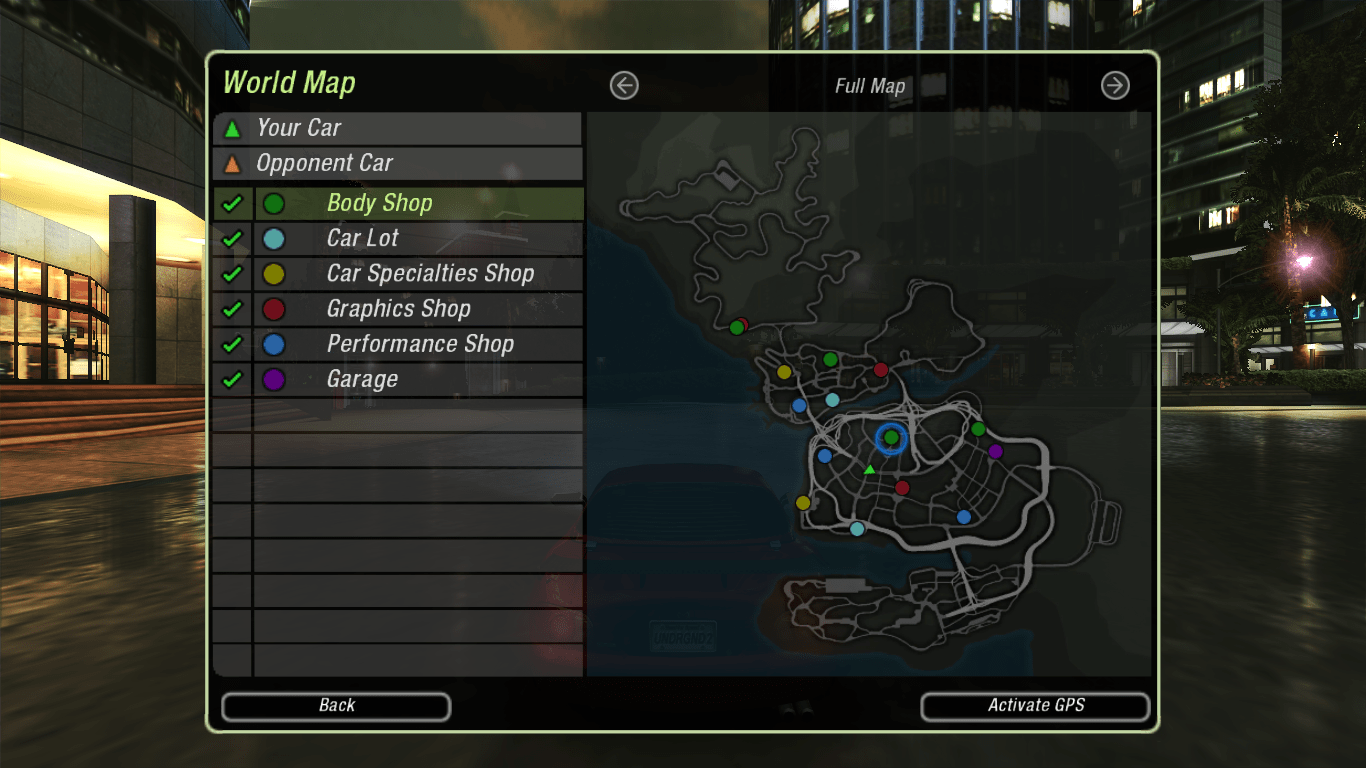Image resolution: width=1366 pixels, height=768 pixels.
Task: Click the blue-ringed Body Shop map marker
Action: click(x=891, y=438)
